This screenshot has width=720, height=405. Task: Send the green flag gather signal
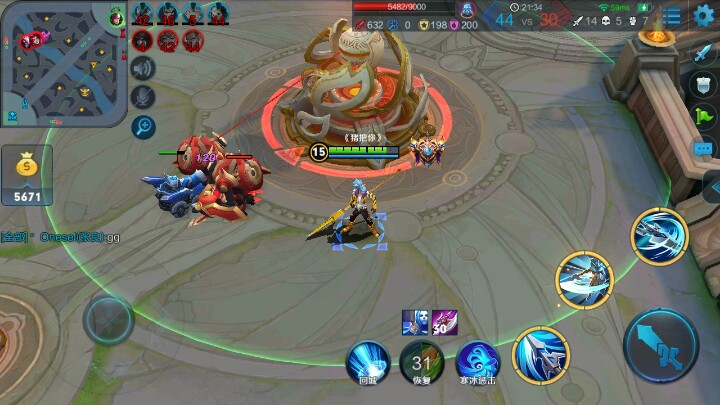(x=703, y=119)
